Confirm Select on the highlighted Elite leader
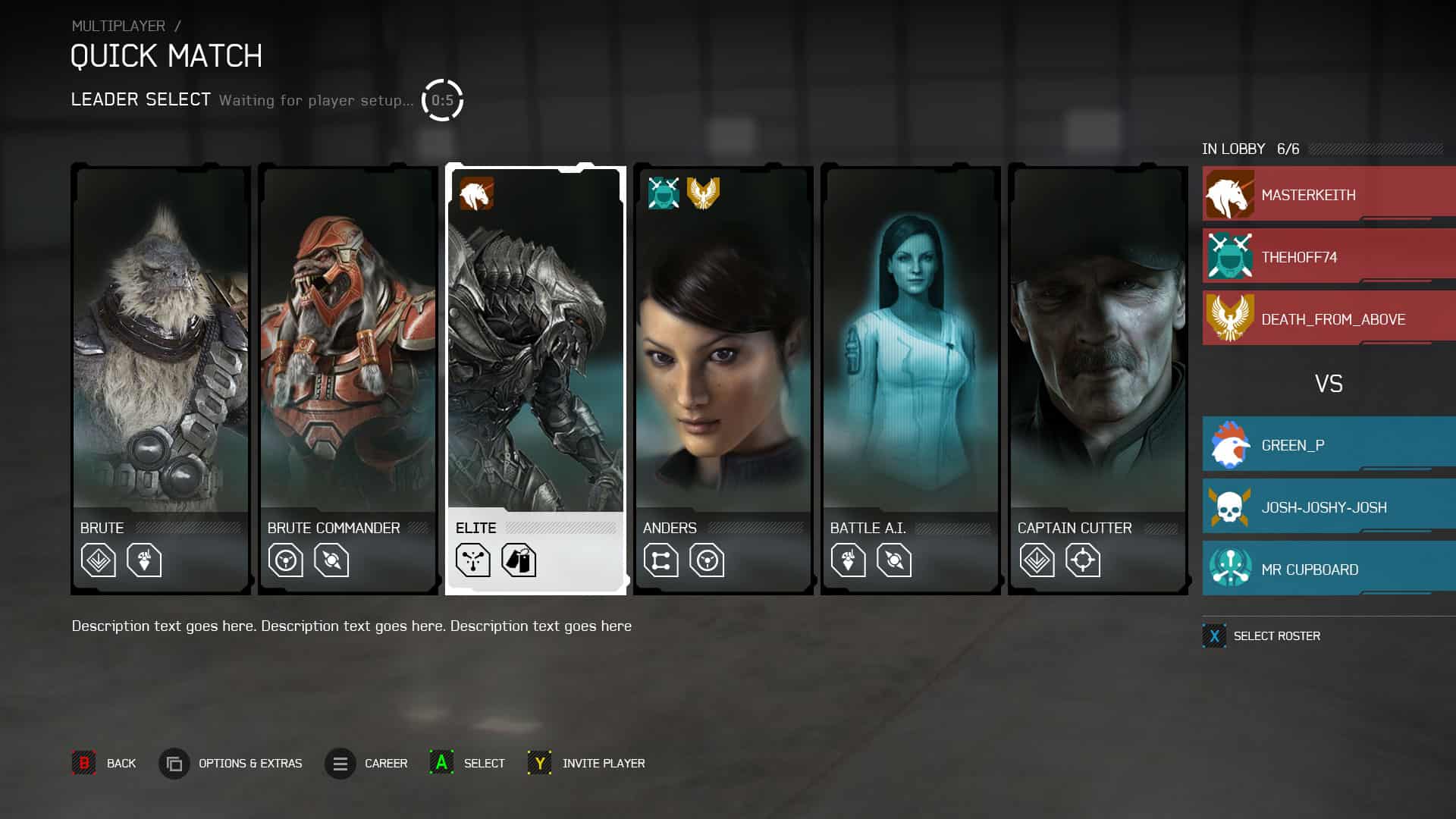Screen dimensions: 1456x819 click(441, 764)
